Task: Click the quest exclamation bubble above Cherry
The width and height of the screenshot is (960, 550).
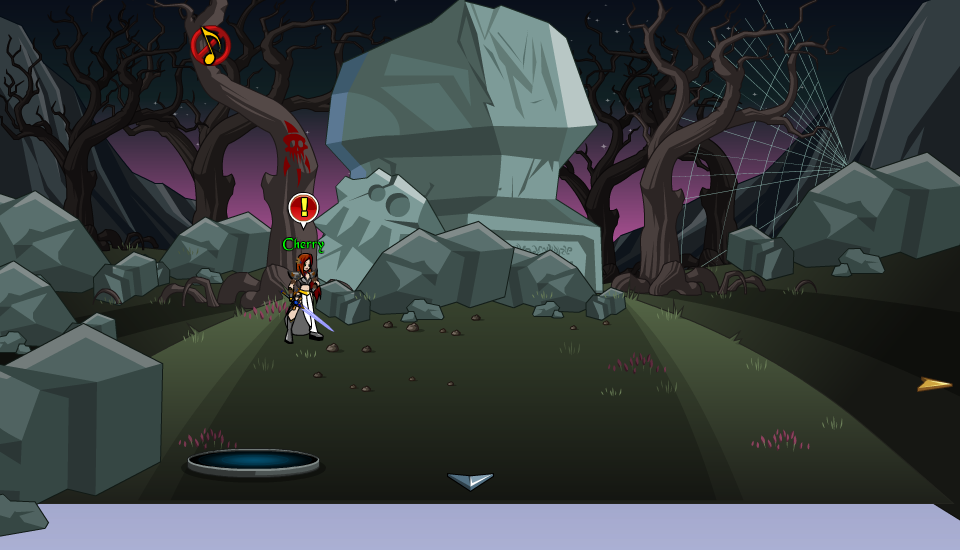Action: pyautogui.click(x=303, y=208)
